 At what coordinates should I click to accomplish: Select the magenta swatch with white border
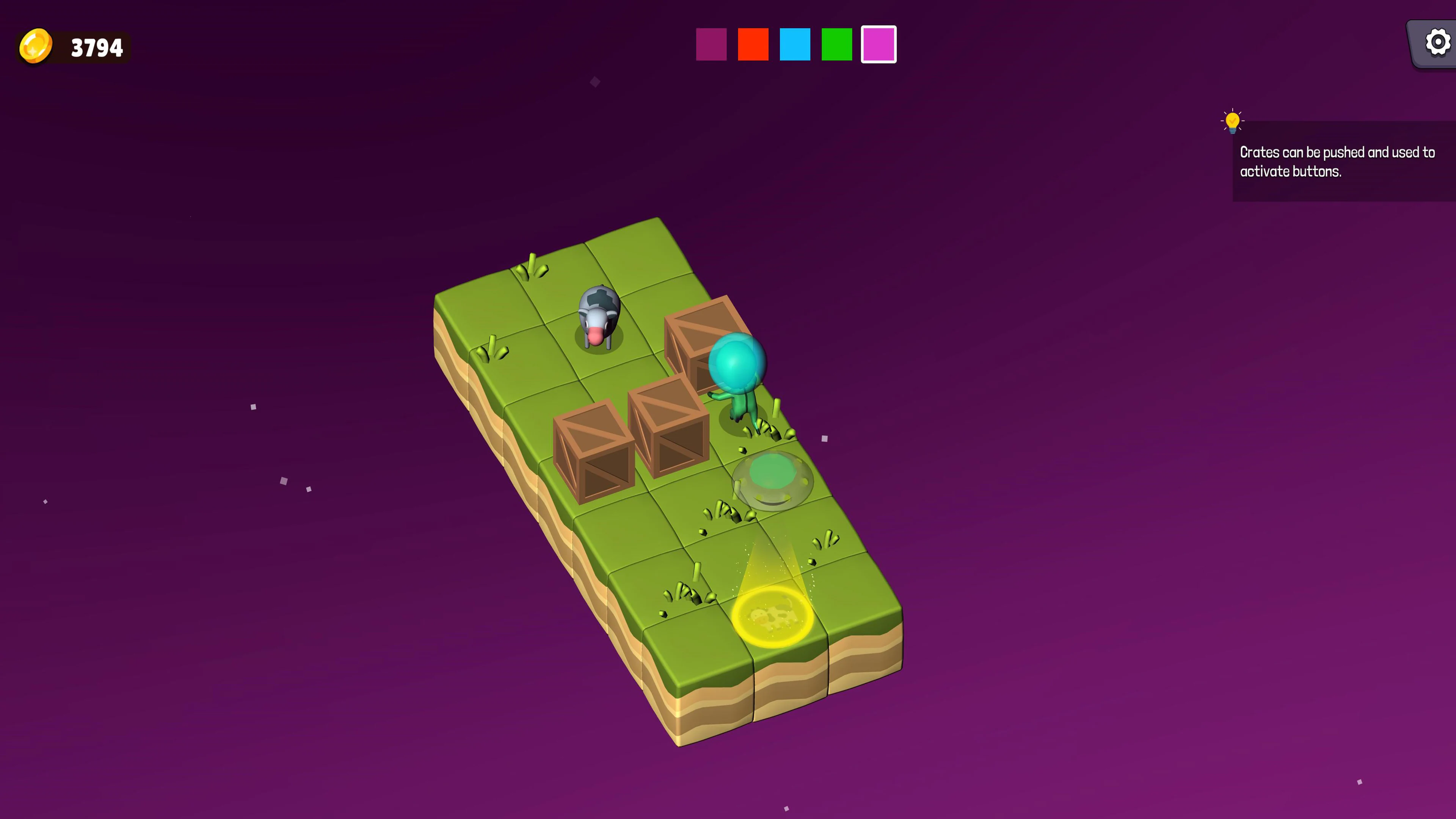coord(879,44)
